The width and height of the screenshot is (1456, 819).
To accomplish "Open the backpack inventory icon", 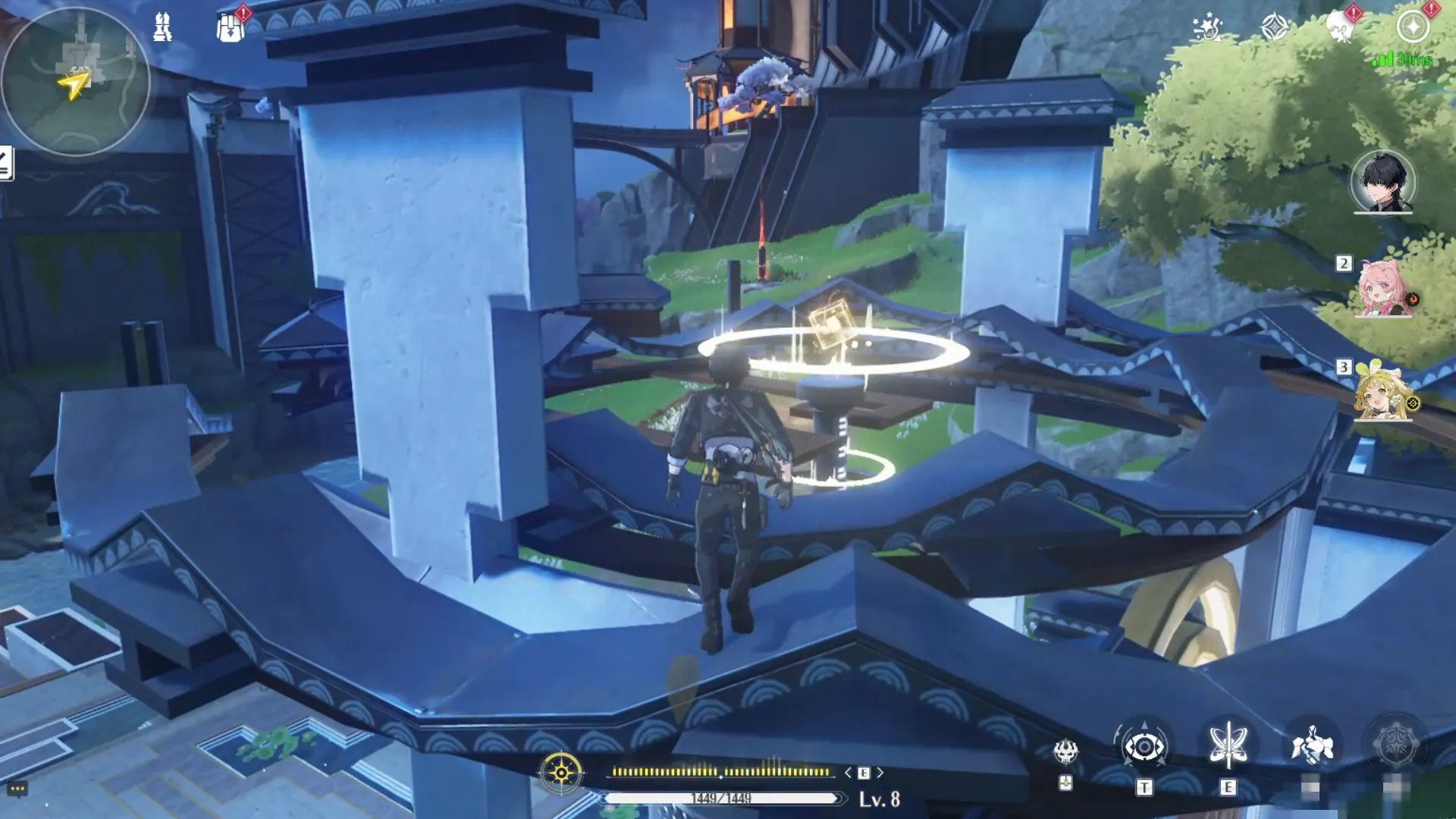I will tap(230, 29).
